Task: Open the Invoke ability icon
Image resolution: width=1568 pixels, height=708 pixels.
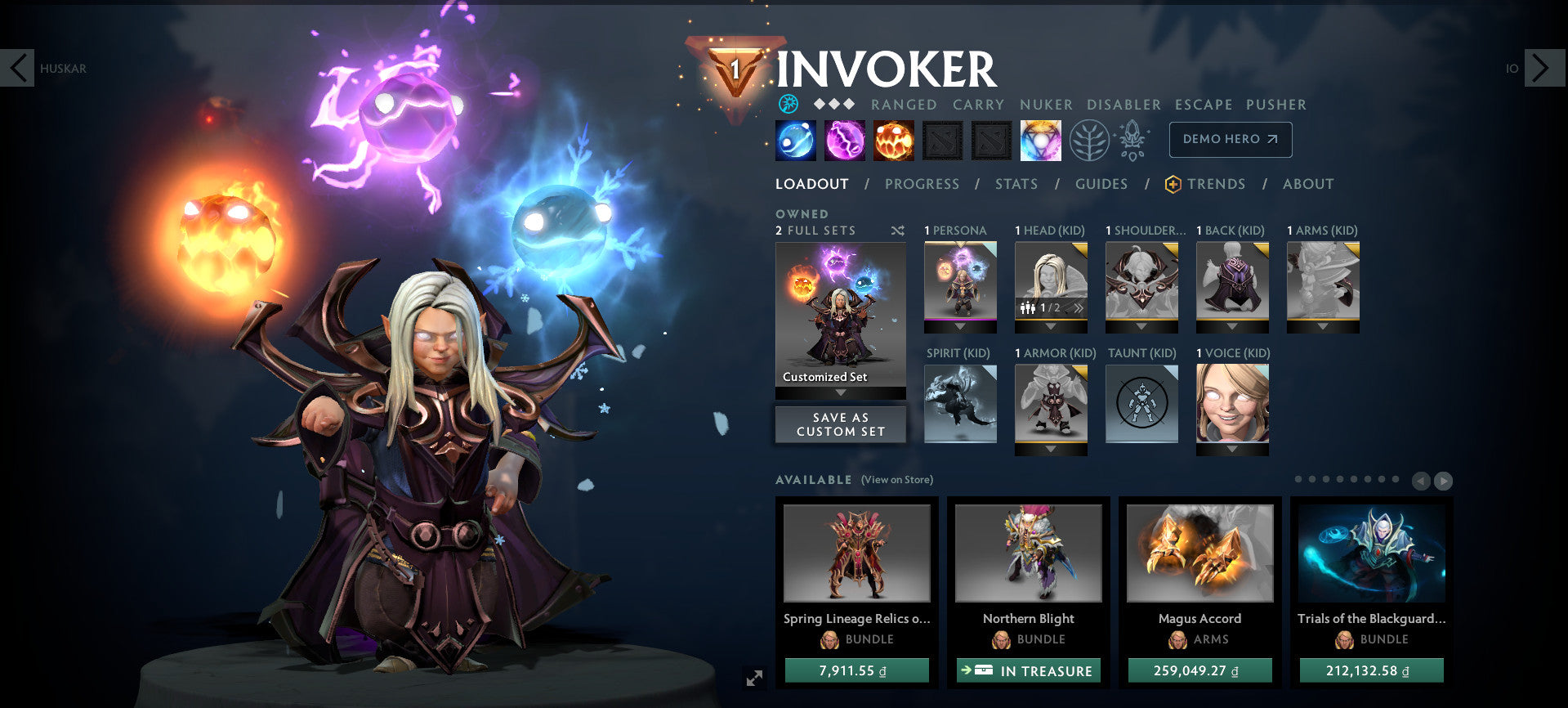Action: (x=1040, y=140)
